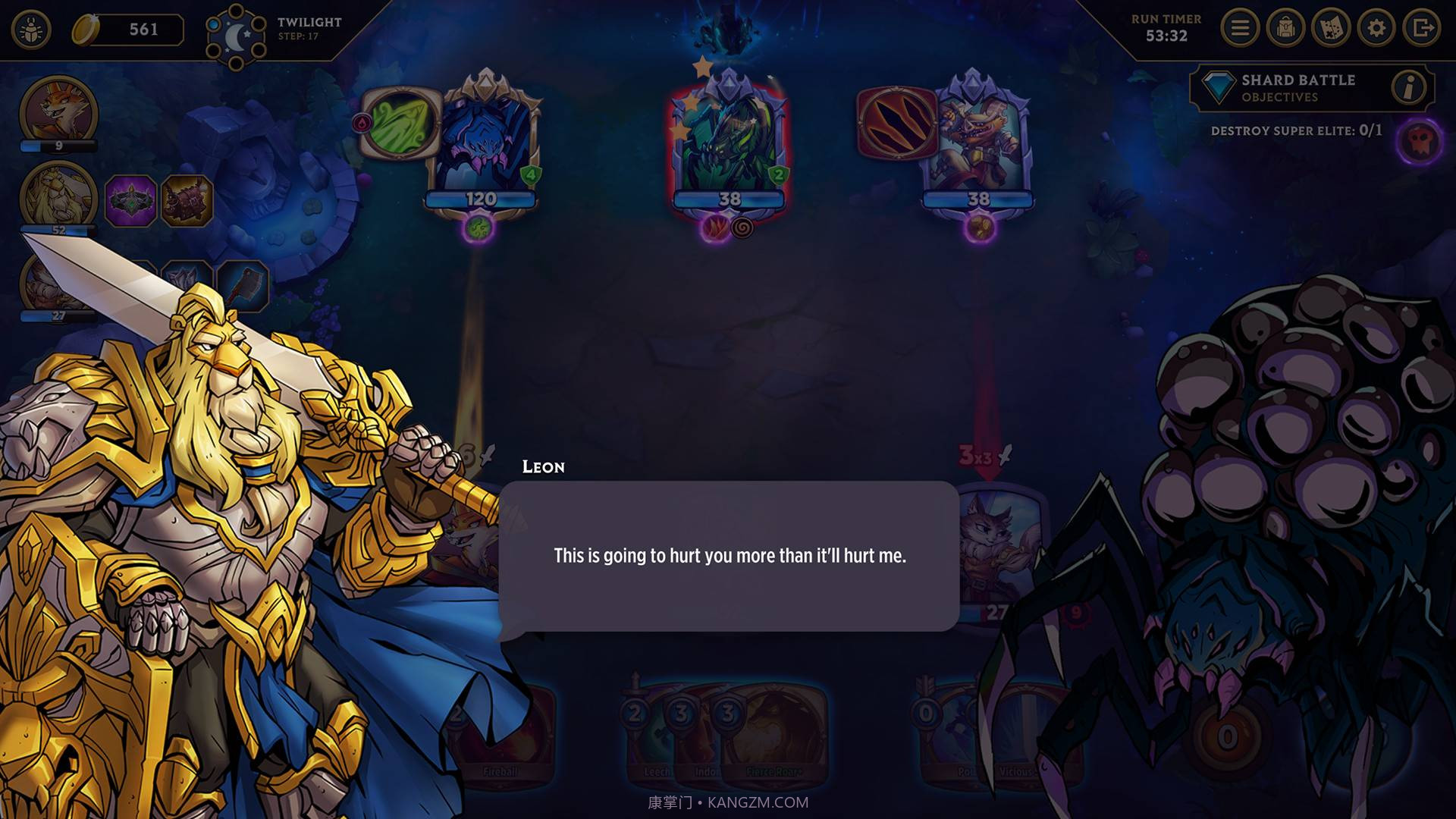Inspect the leather chest relic

click(186, 201)
